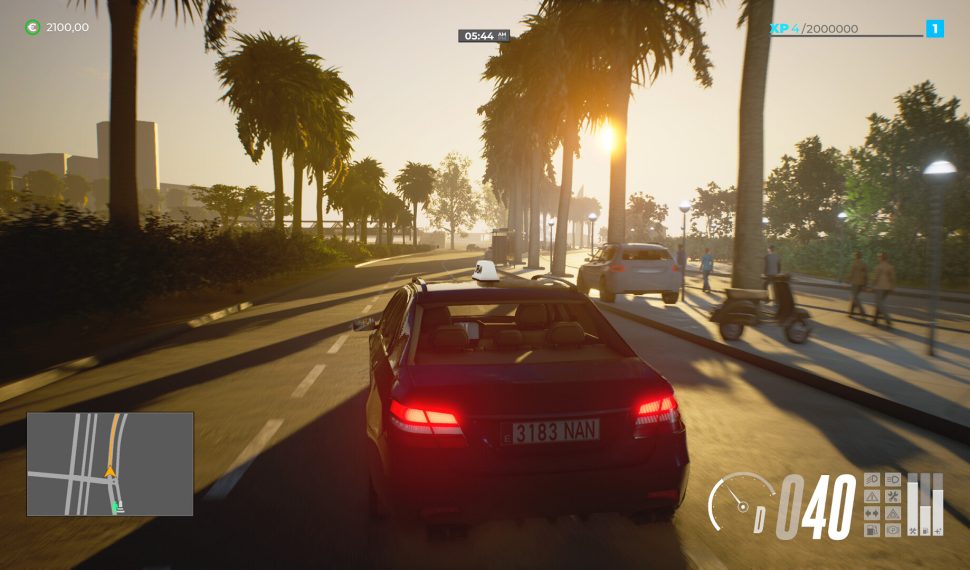Click the fuel pump indicator icon
The width and height of the screenshot is (970, 570).
(871, 530)
